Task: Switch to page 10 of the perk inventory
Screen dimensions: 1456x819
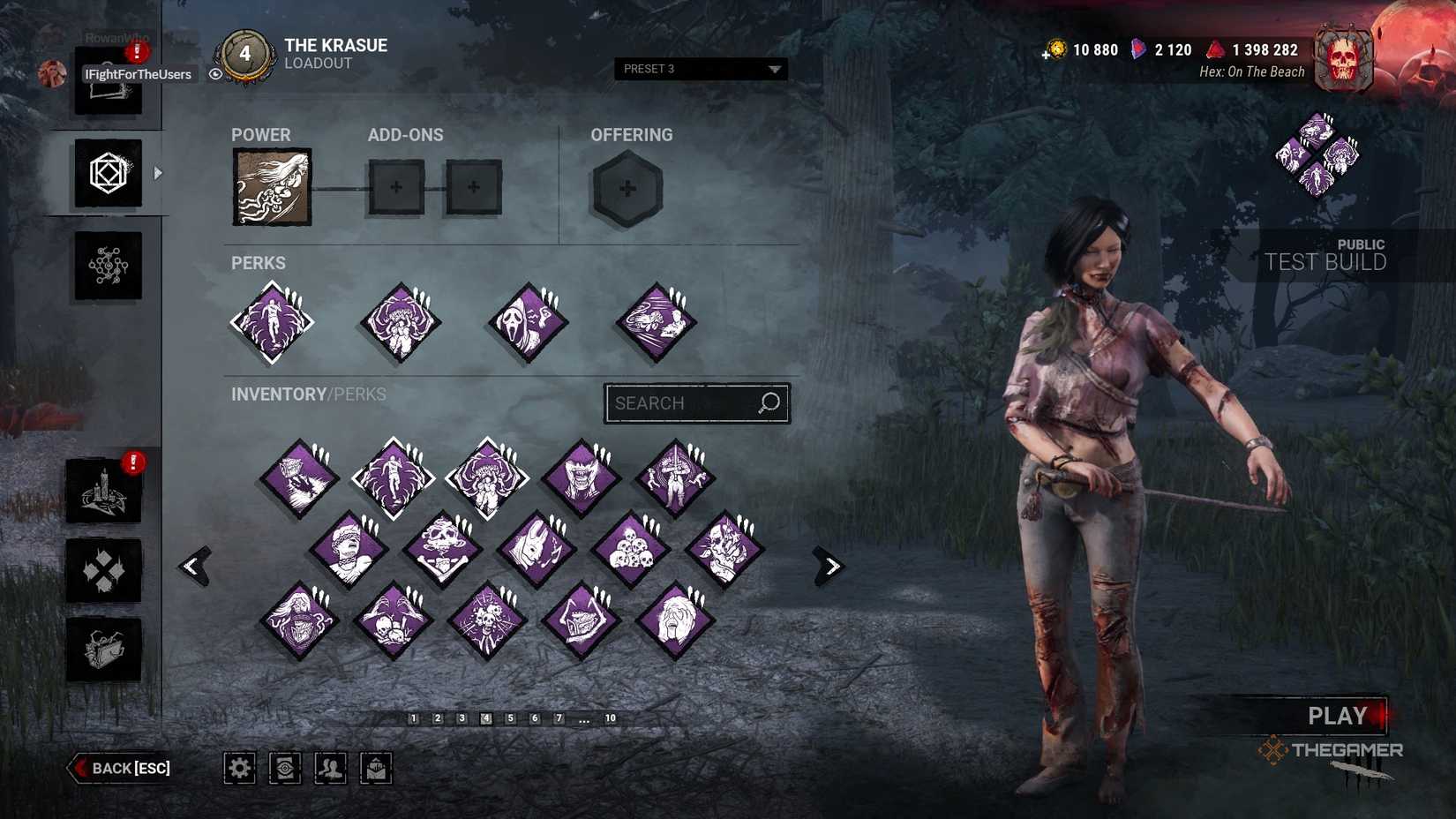Action: click(x=610, y=718)
